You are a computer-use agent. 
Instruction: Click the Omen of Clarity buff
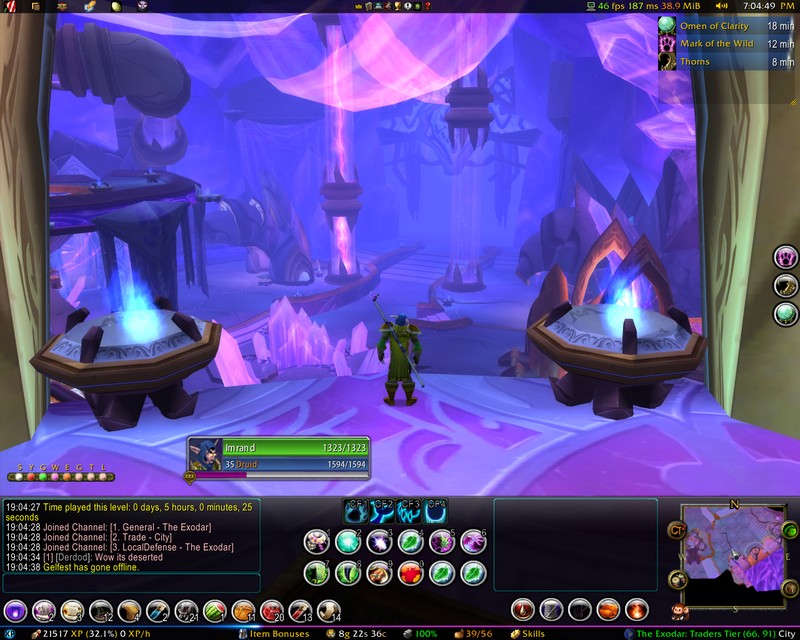(713, 26)
